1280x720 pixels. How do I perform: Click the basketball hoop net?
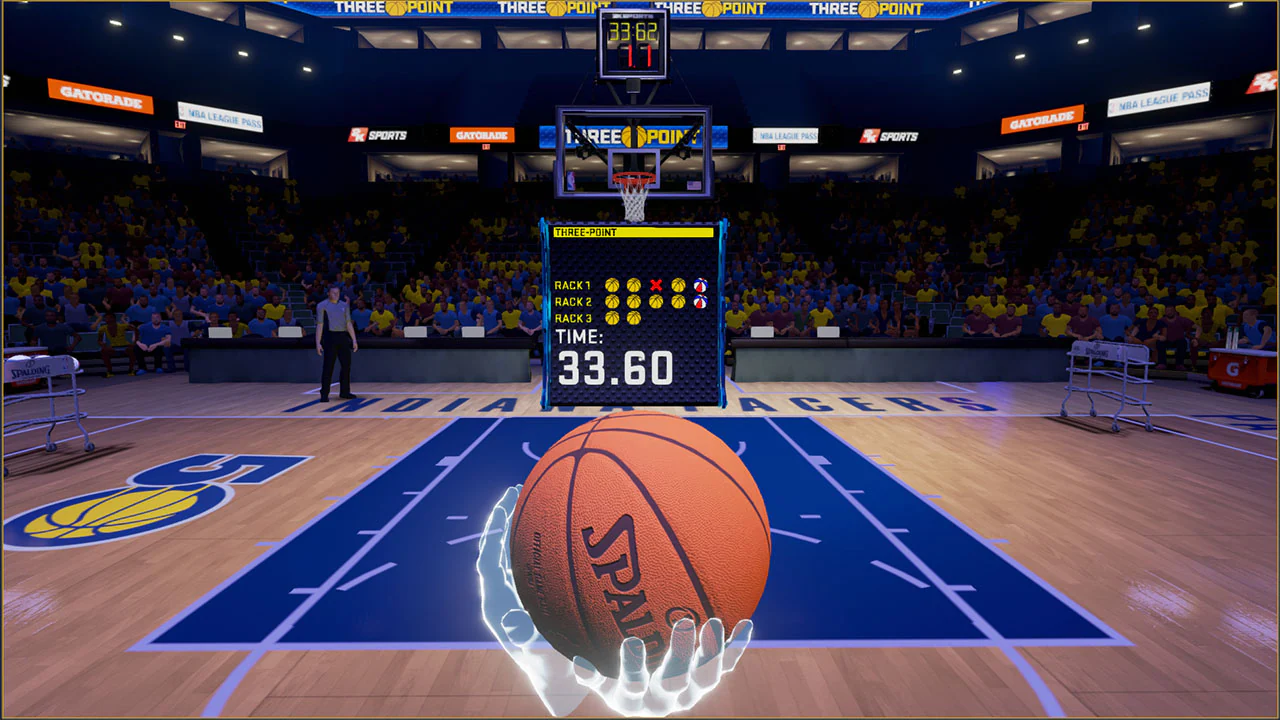(633, 203)
